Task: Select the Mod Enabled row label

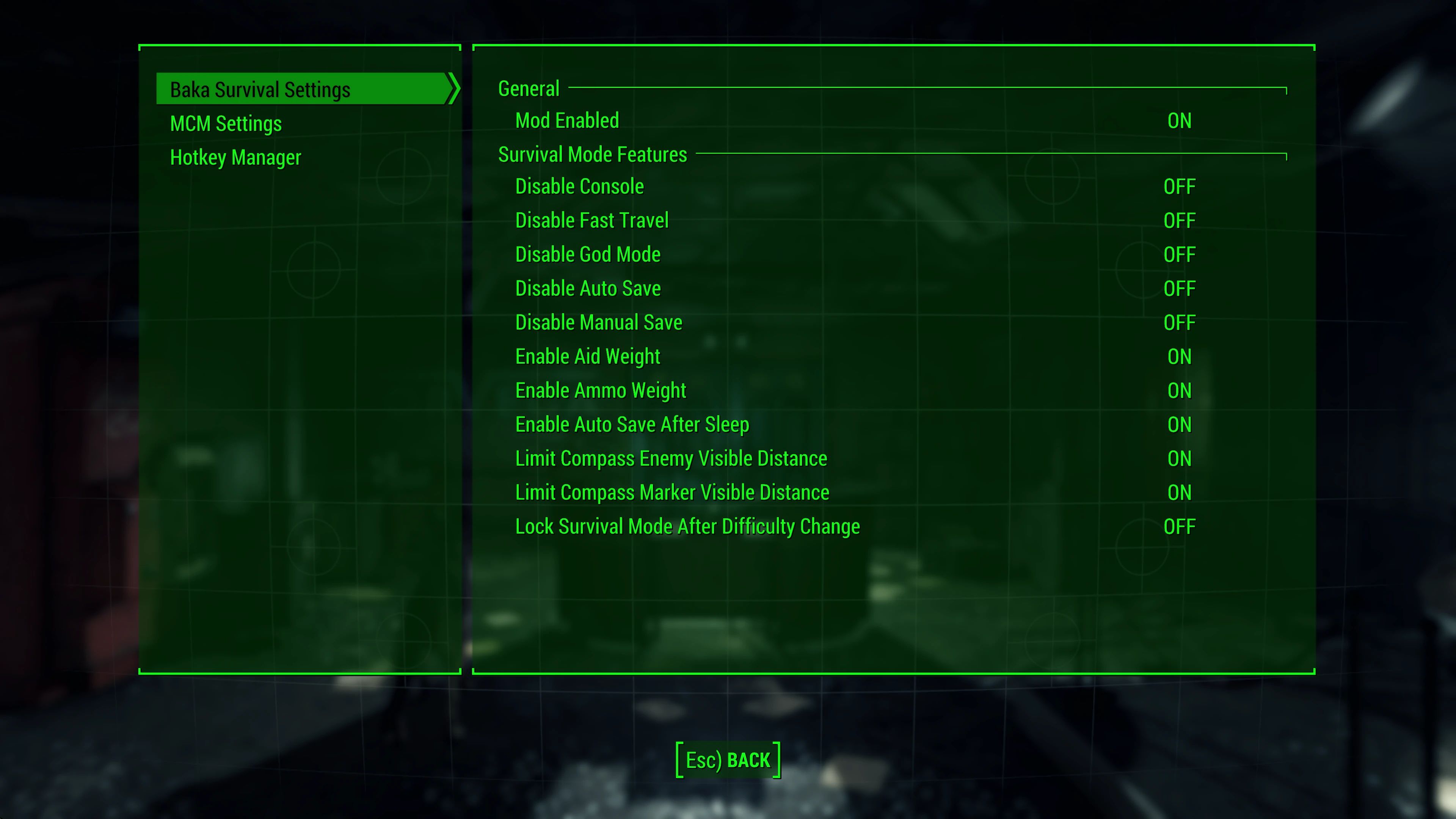Action: (566, 121)
